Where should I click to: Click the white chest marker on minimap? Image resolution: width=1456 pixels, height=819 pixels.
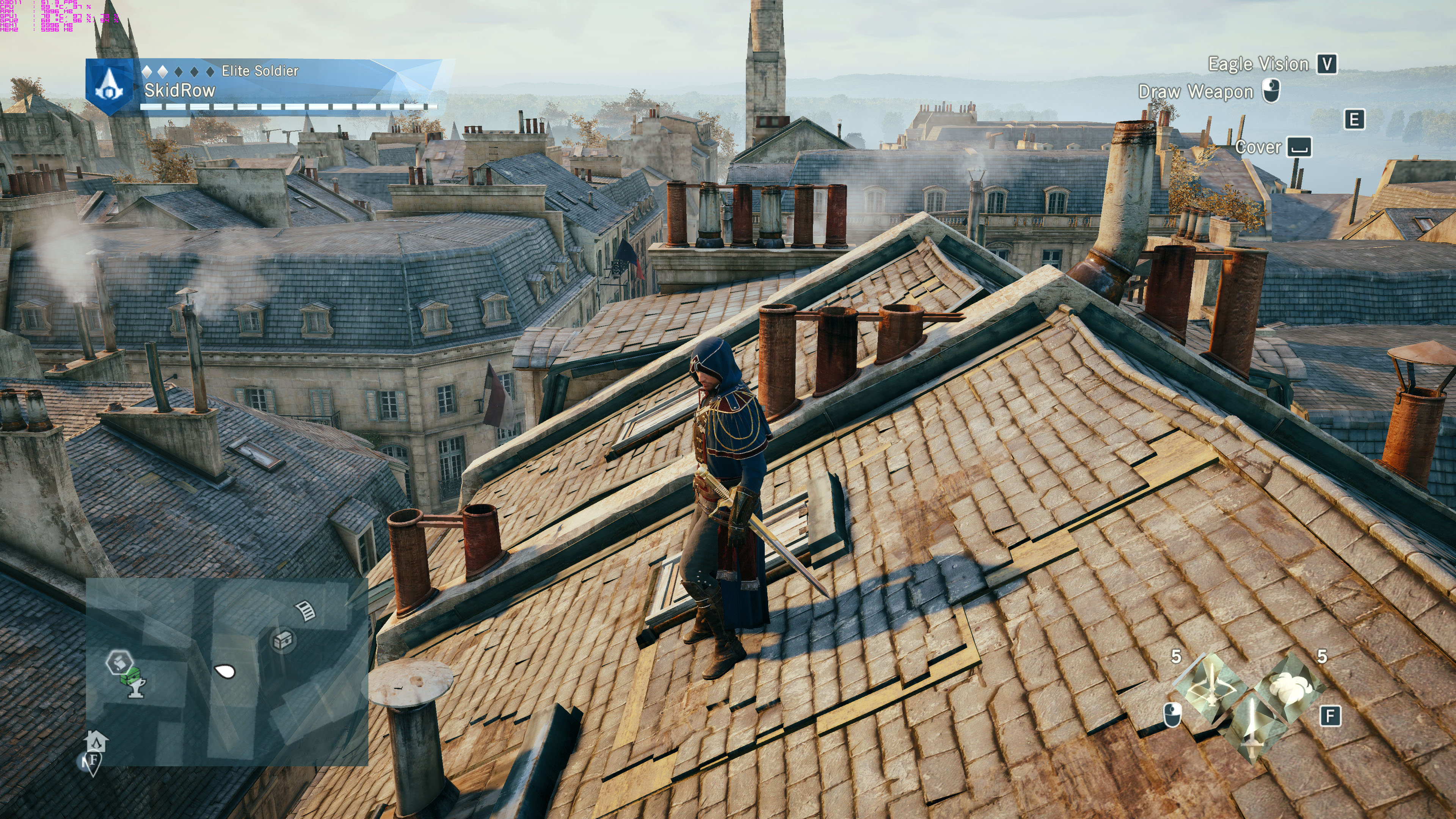pos(283,640)
